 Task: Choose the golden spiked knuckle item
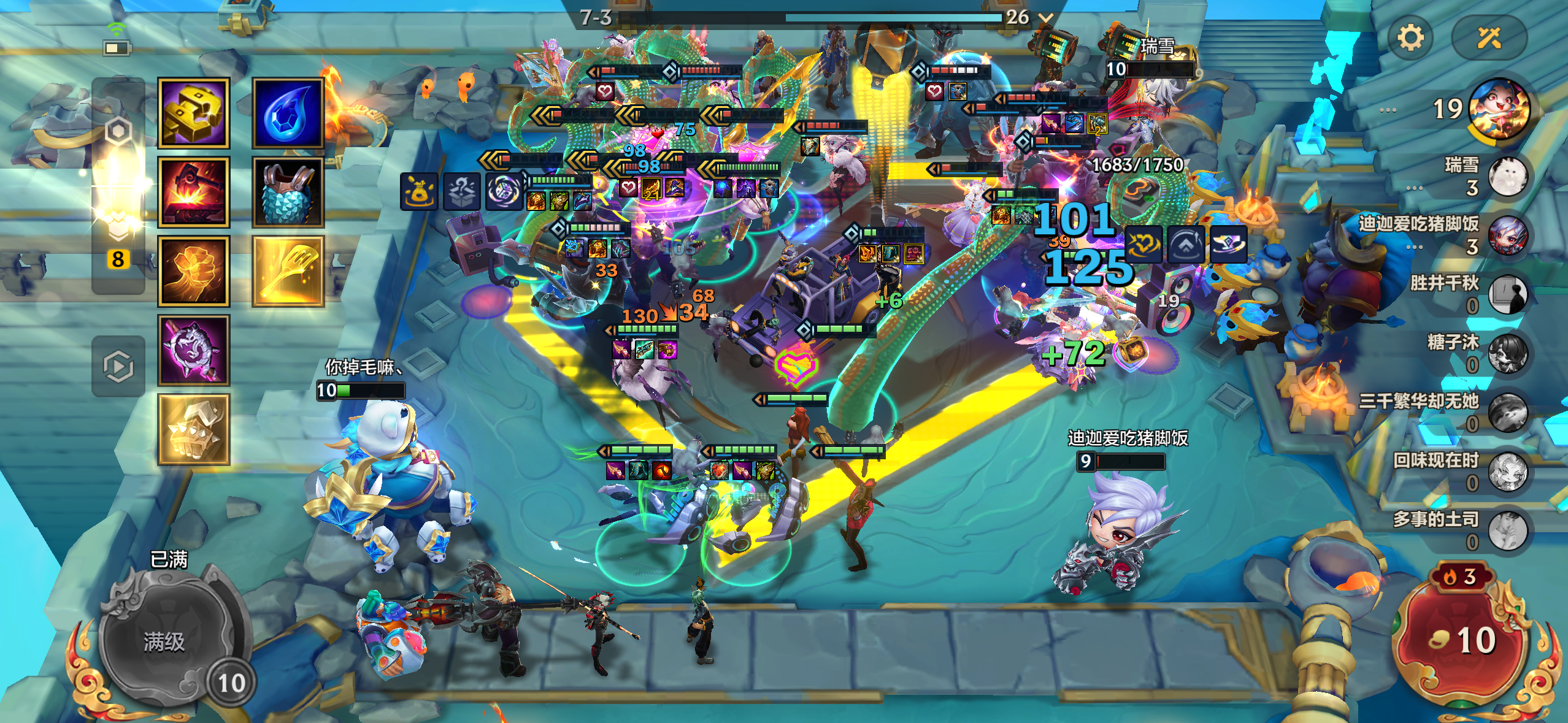click(194, 429)
